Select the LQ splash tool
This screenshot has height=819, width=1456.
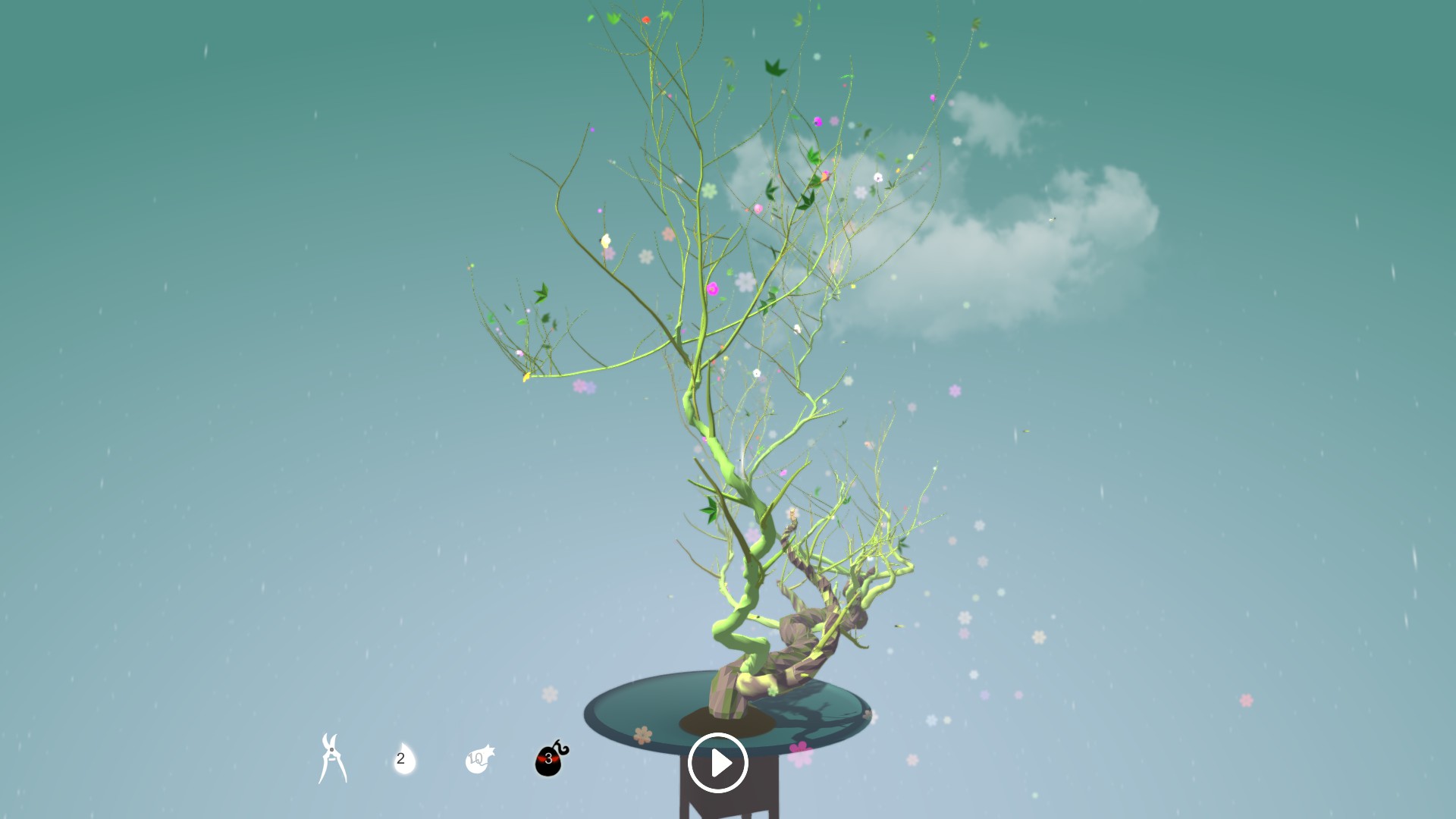tap(478, 761)
